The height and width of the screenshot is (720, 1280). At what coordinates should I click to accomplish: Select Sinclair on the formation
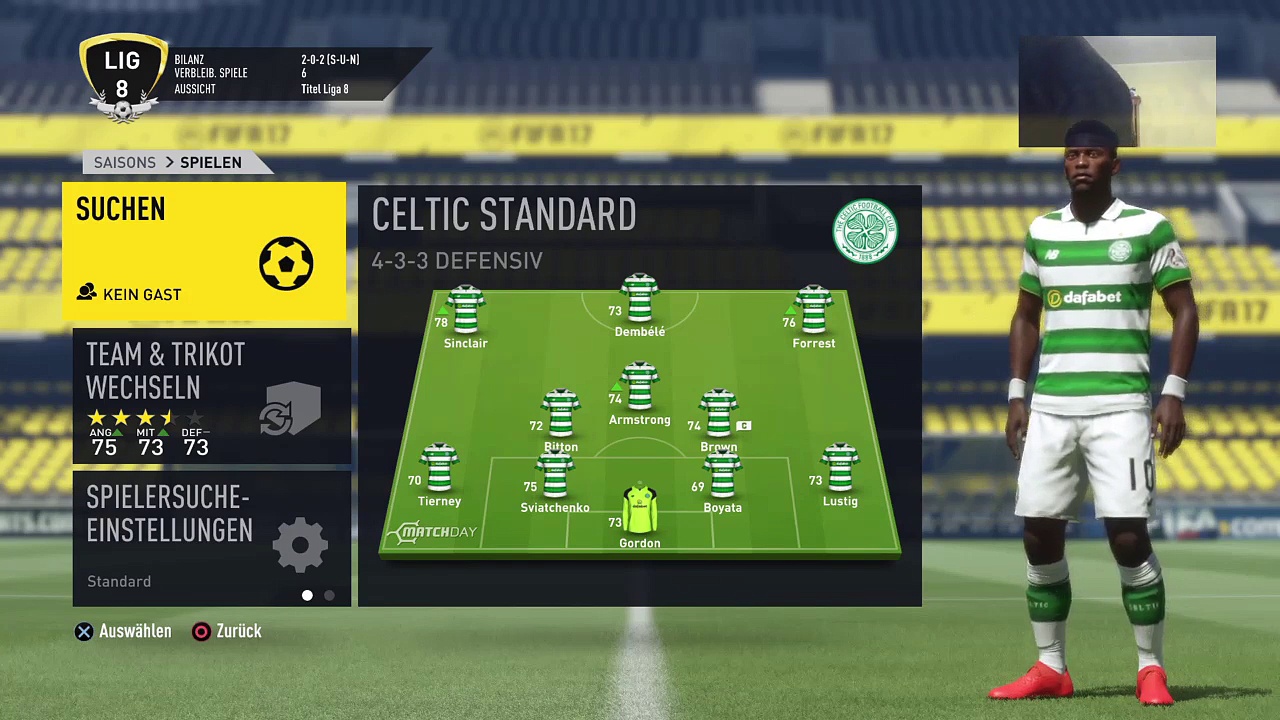466,312
